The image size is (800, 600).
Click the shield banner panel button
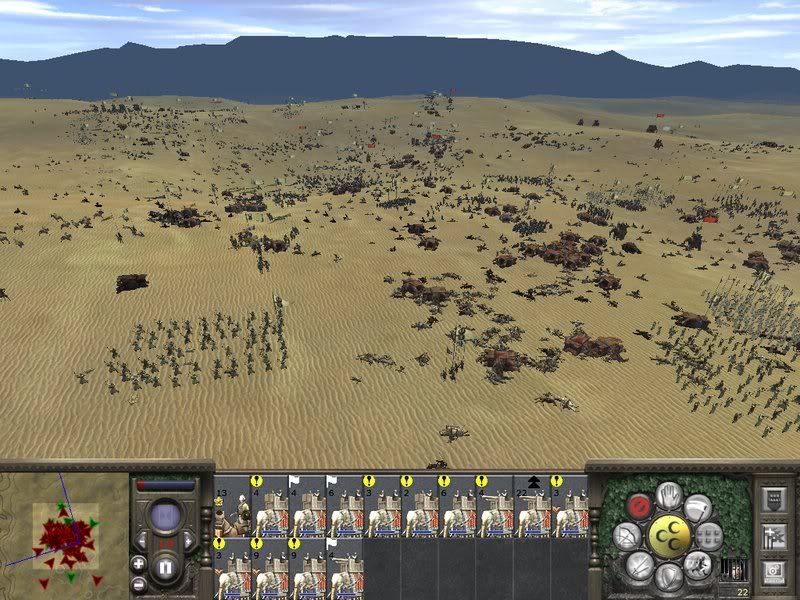(772, 498)
